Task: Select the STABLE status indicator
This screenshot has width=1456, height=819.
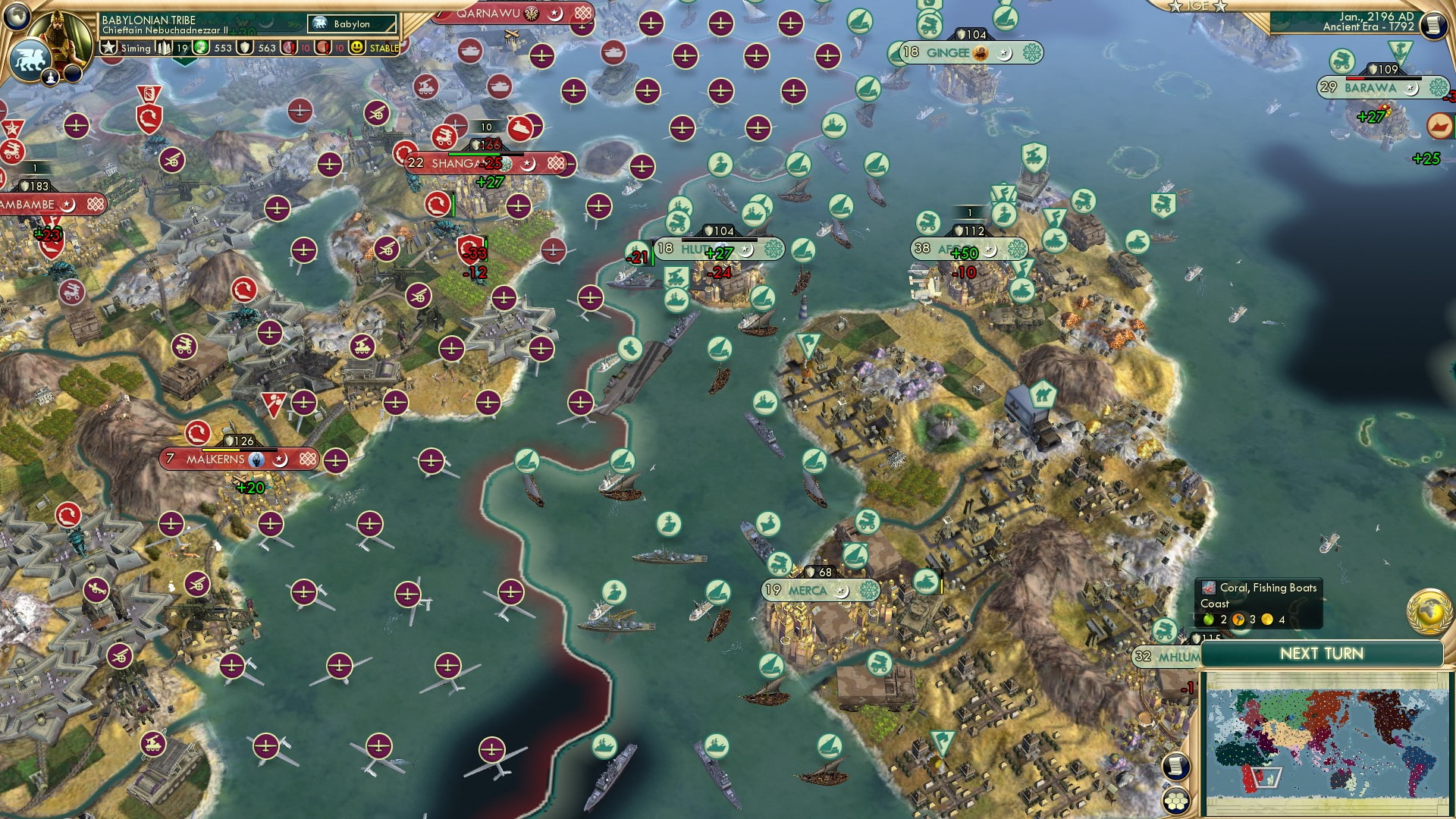Action: 384,49
